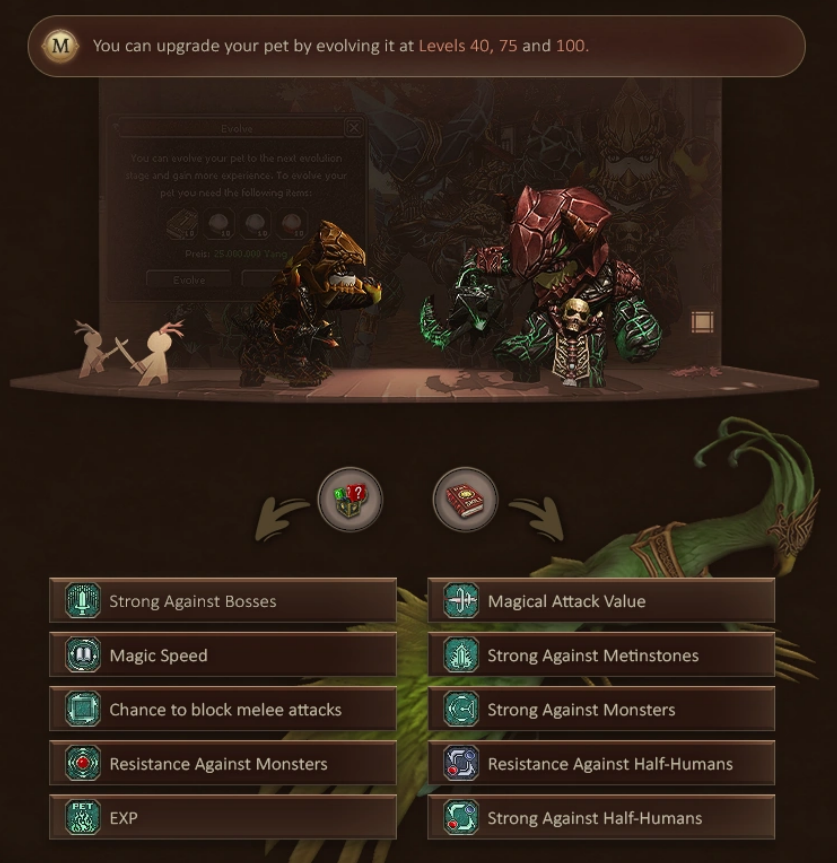Select the Resistance Against Half-Humans row

click(601, 764)
